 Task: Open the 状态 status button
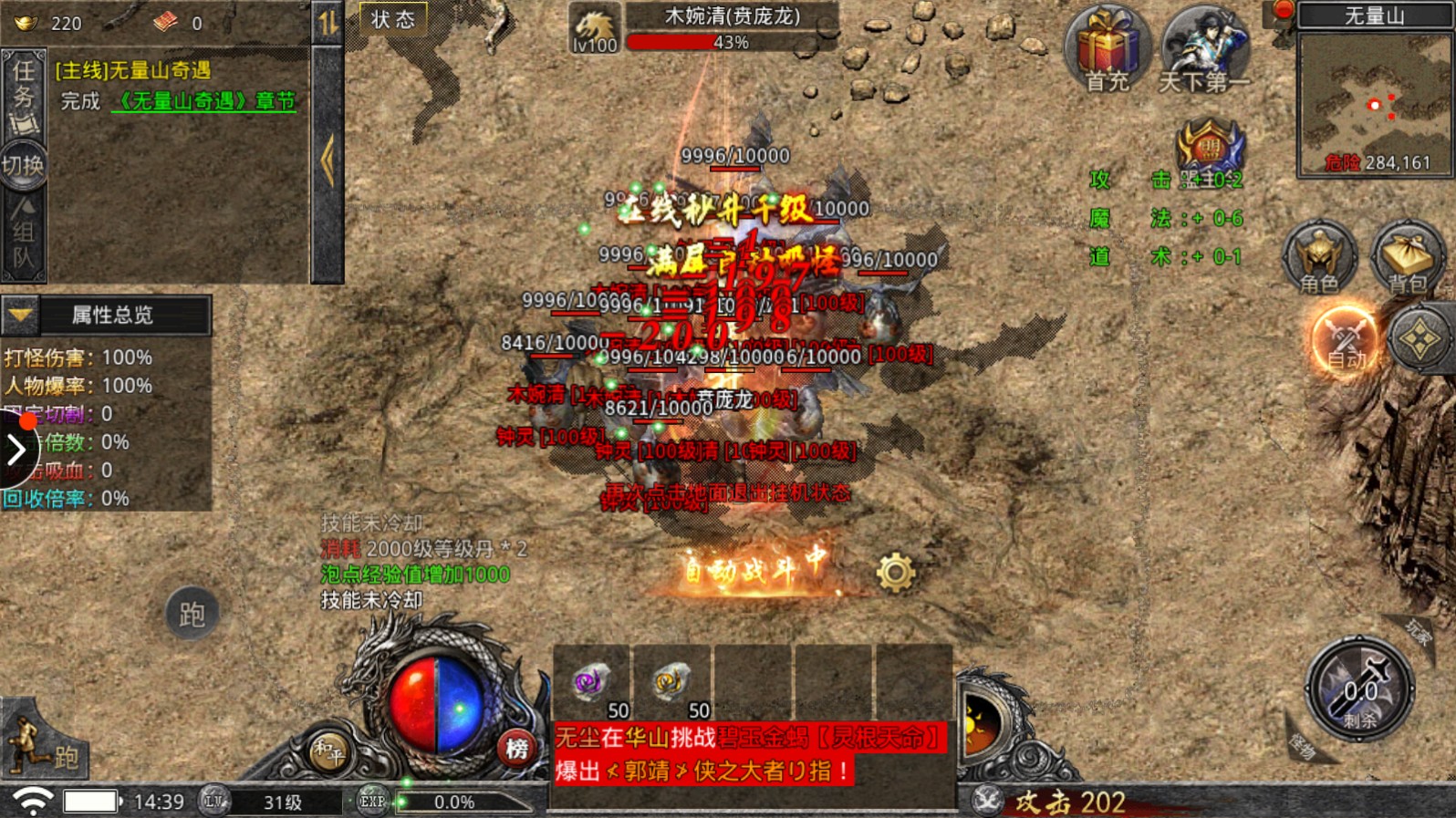tap(393, 19)
